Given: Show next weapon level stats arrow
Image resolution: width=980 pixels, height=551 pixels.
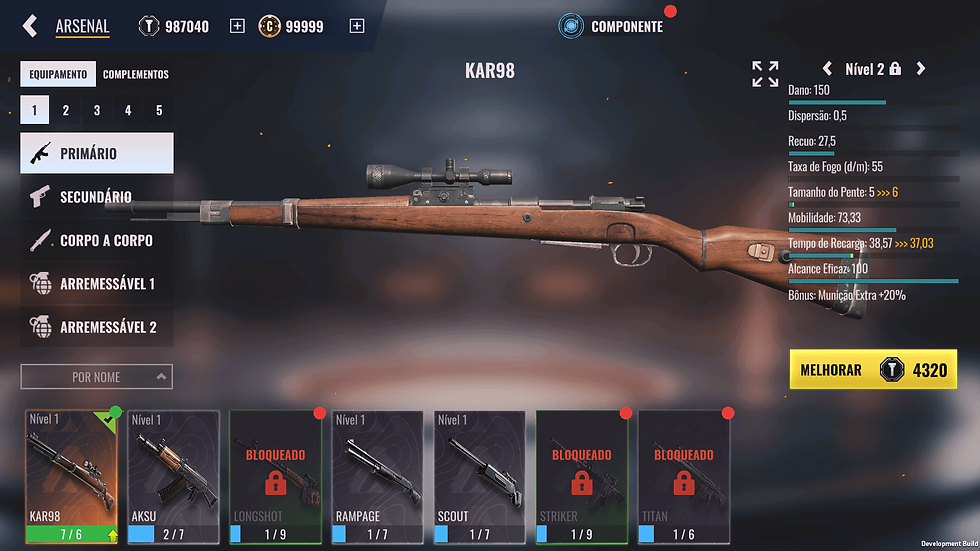Looking at the screenshot, I should click(x=921, y=69).
